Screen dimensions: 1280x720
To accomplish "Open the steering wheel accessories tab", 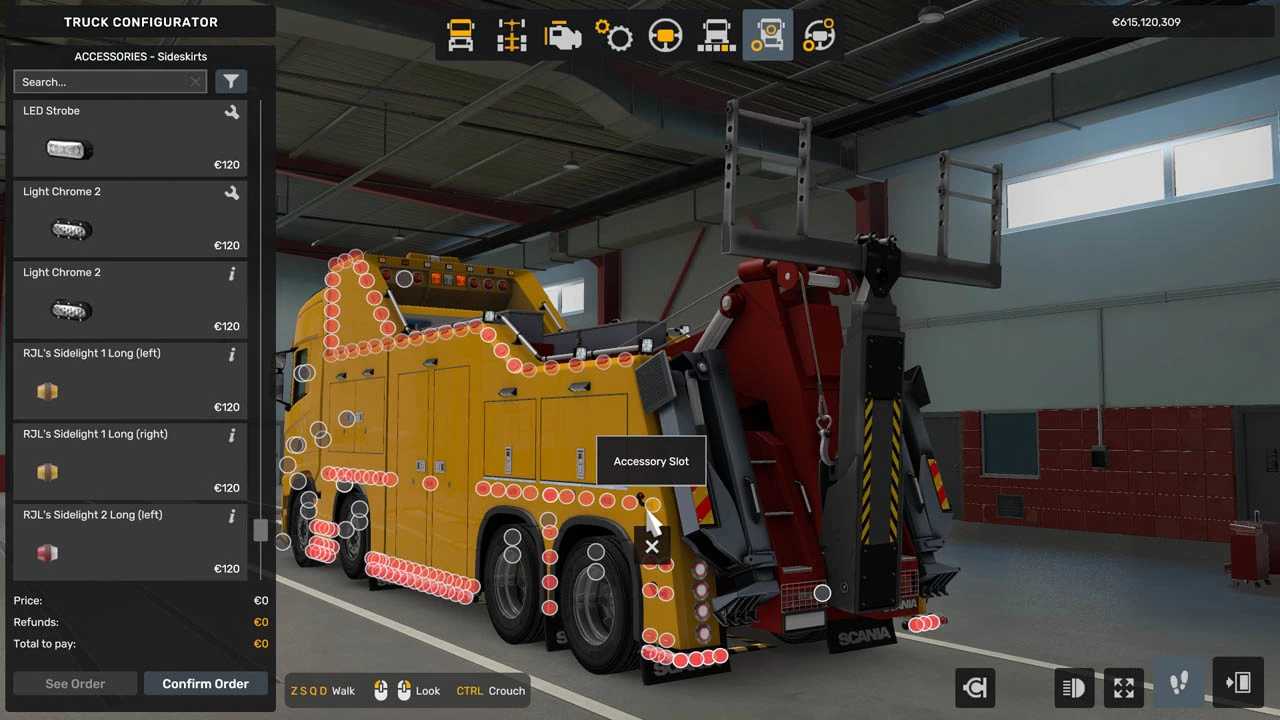I will pyautogui.click(x=819, y=36).
